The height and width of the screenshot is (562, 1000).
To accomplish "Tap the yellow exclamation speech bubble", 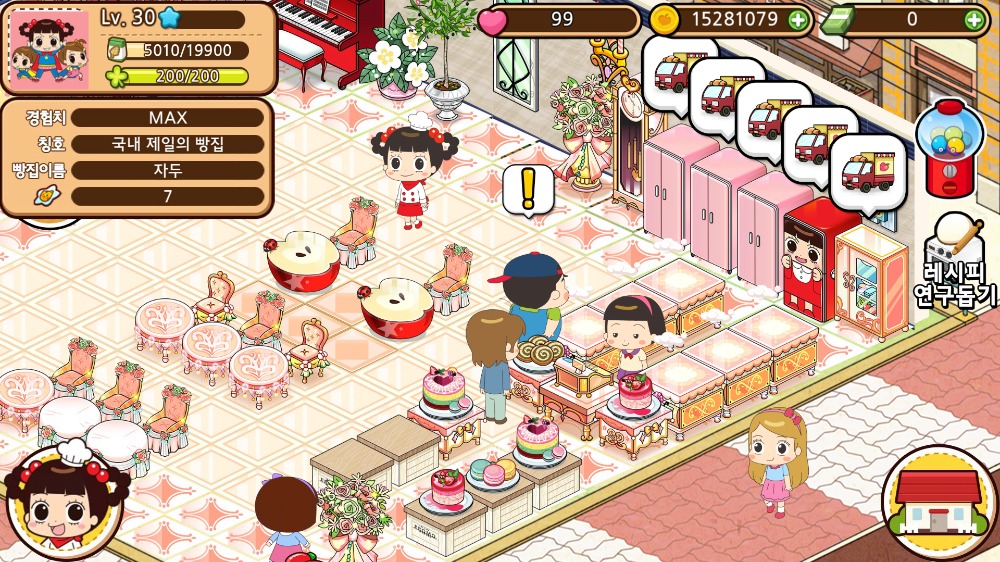I will click(528, 189).
